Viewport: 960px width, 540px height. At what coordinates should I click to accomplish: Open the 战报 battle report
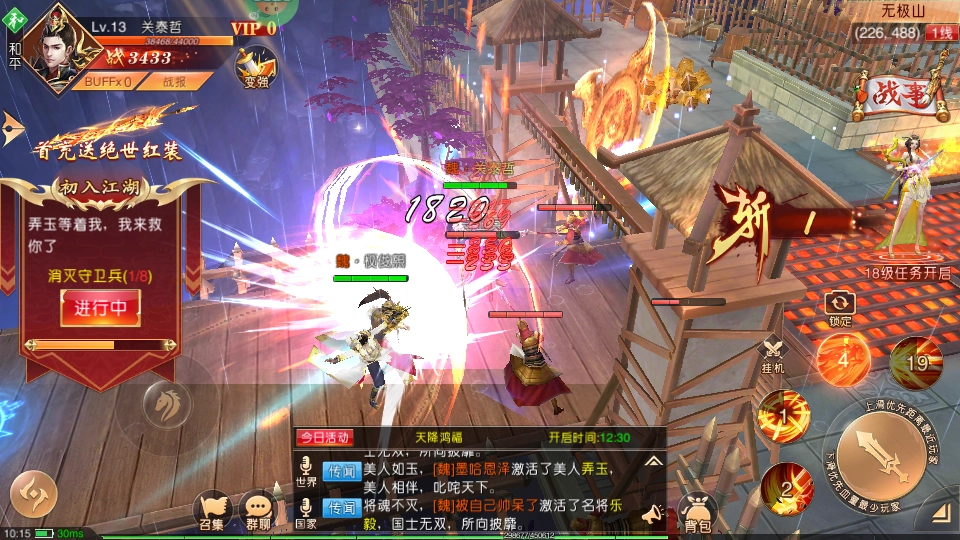[173, 82]
